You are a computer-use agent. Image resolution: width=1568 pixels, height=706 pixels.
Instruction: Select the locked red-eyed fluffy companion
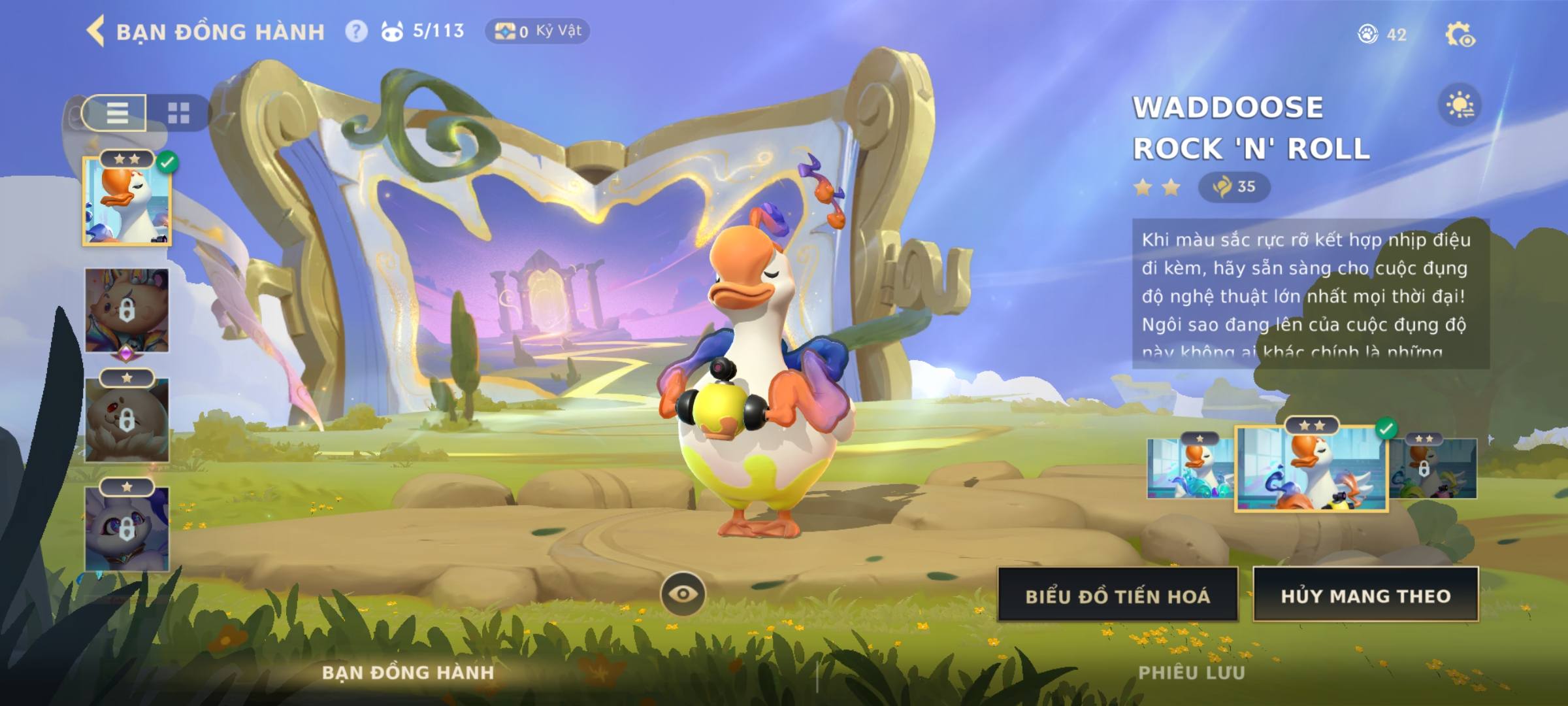pos(127,419)
